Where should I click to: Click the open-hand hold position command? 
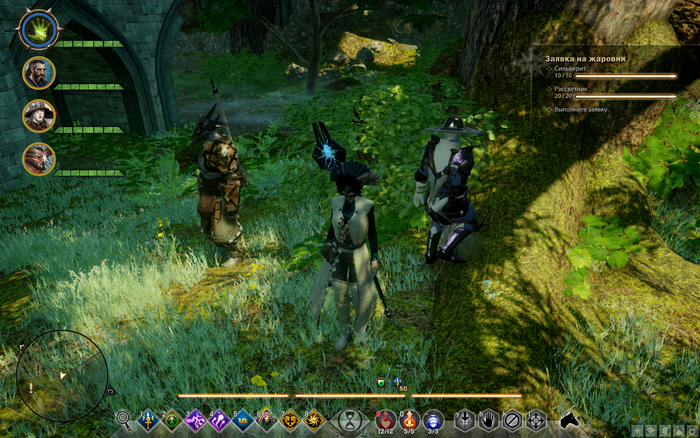point(490,420)
